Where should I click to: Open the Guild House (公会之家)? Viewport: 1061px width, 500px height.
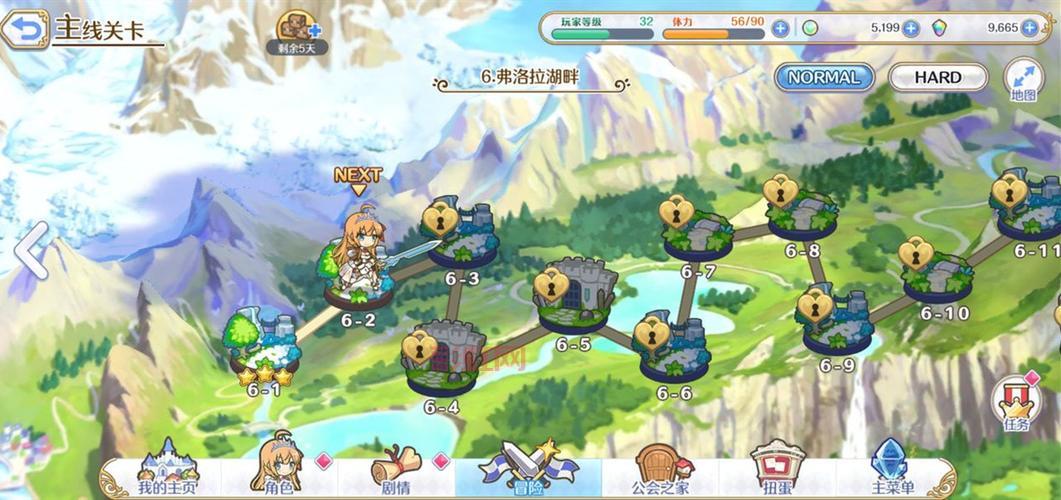point(661,470)
